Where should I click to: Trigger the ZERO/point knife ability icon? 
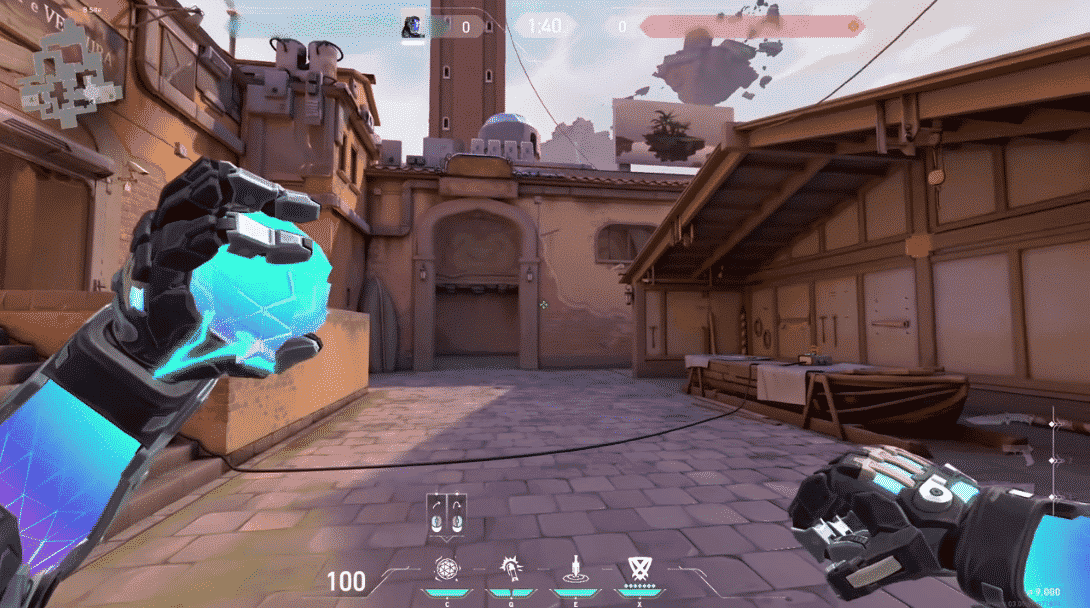click(x=575, y=570)
